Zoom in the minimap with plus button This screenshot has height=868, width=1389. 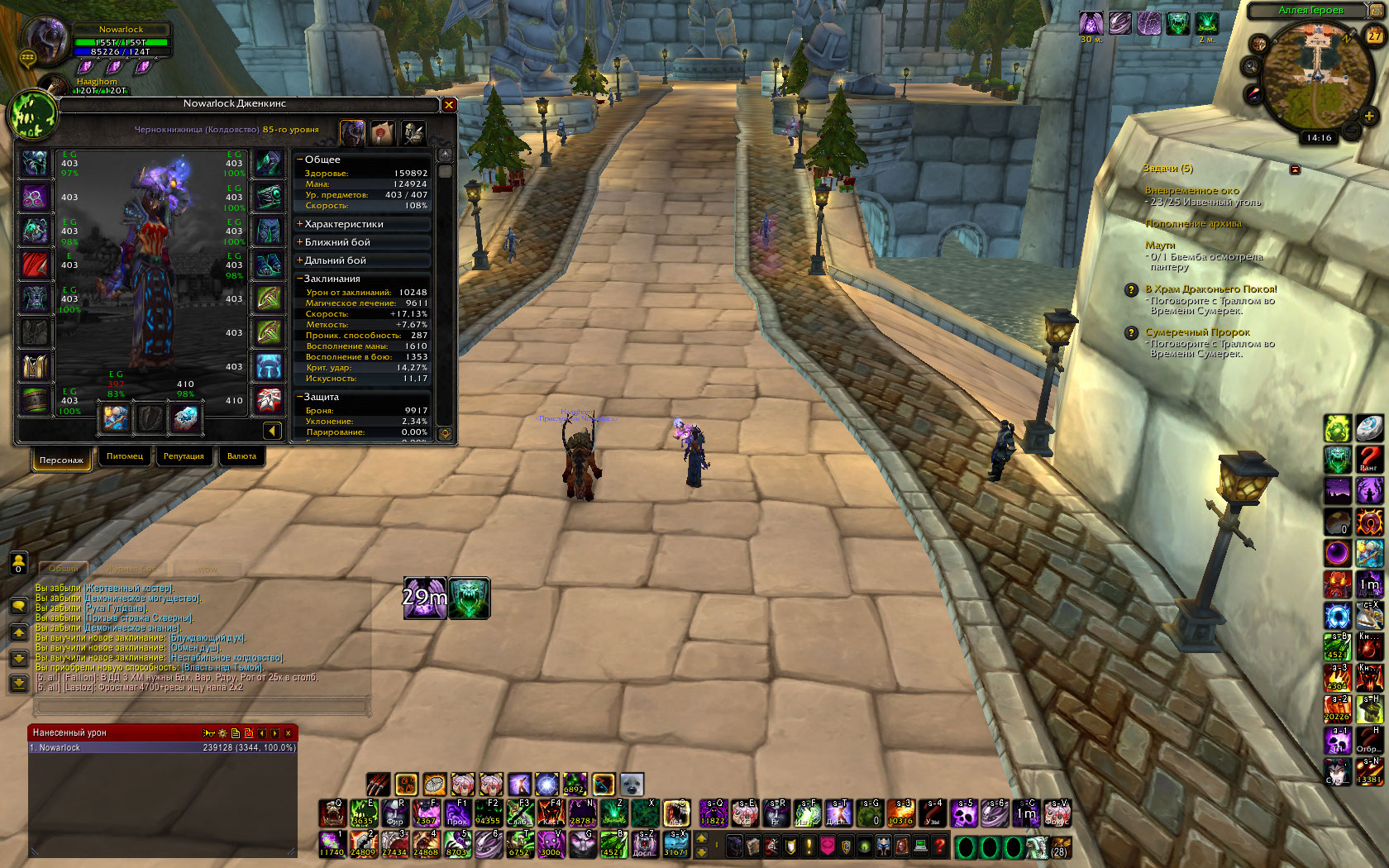(x=1369, y=117)
